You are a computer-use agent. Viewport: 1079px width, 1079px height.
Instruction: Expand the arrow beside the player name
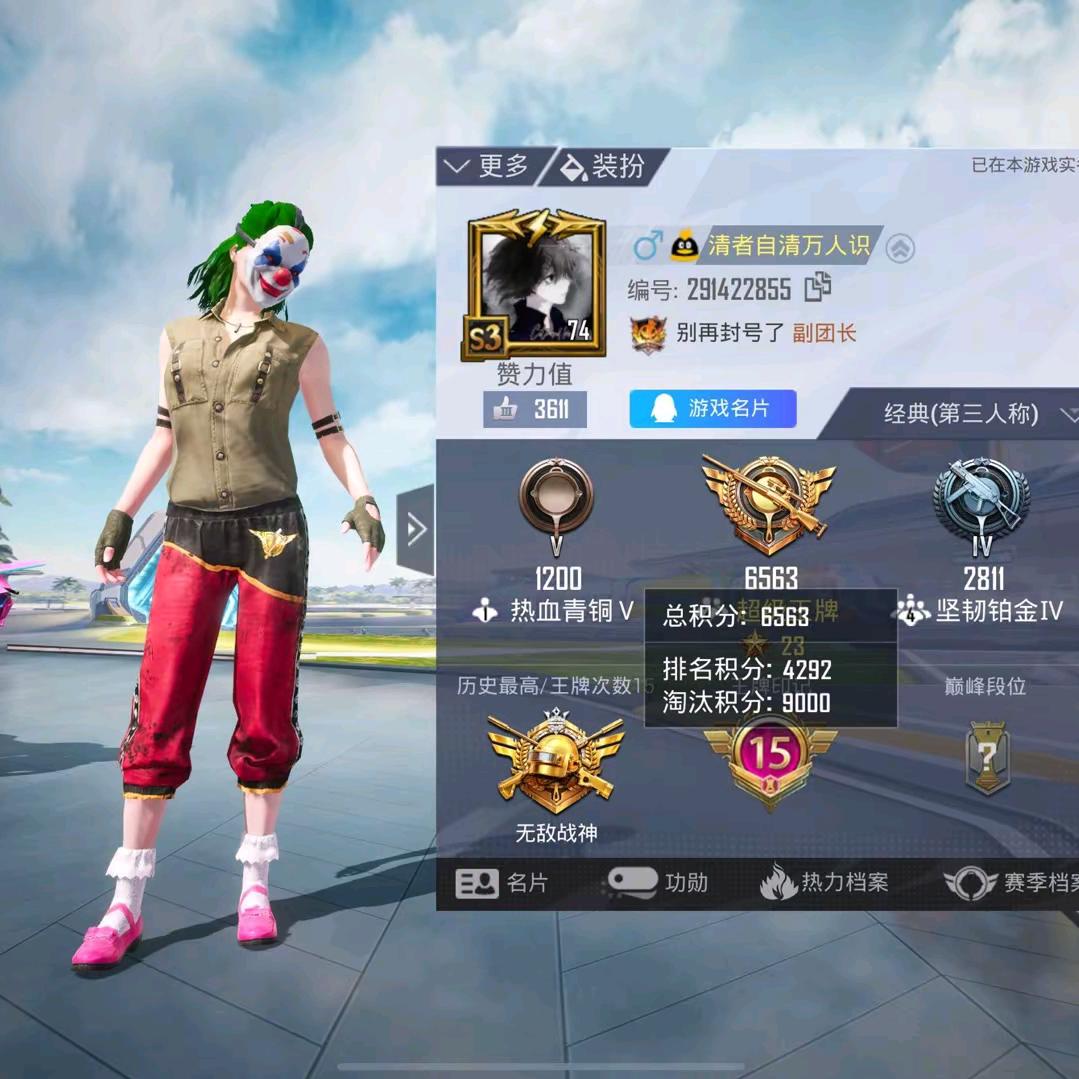pyautogui.click(x=900, y=248)
